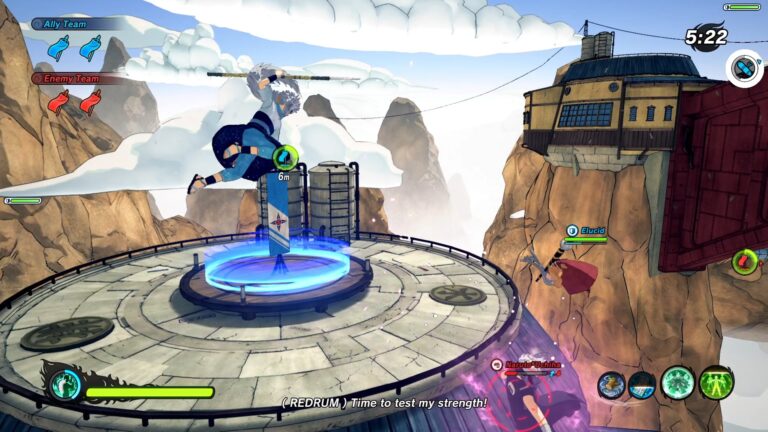Click the round compass icon with blue marker
Image resolution: width=768 pixels, height=432 pixels.
pyautogui.click(x=744, y=68)
